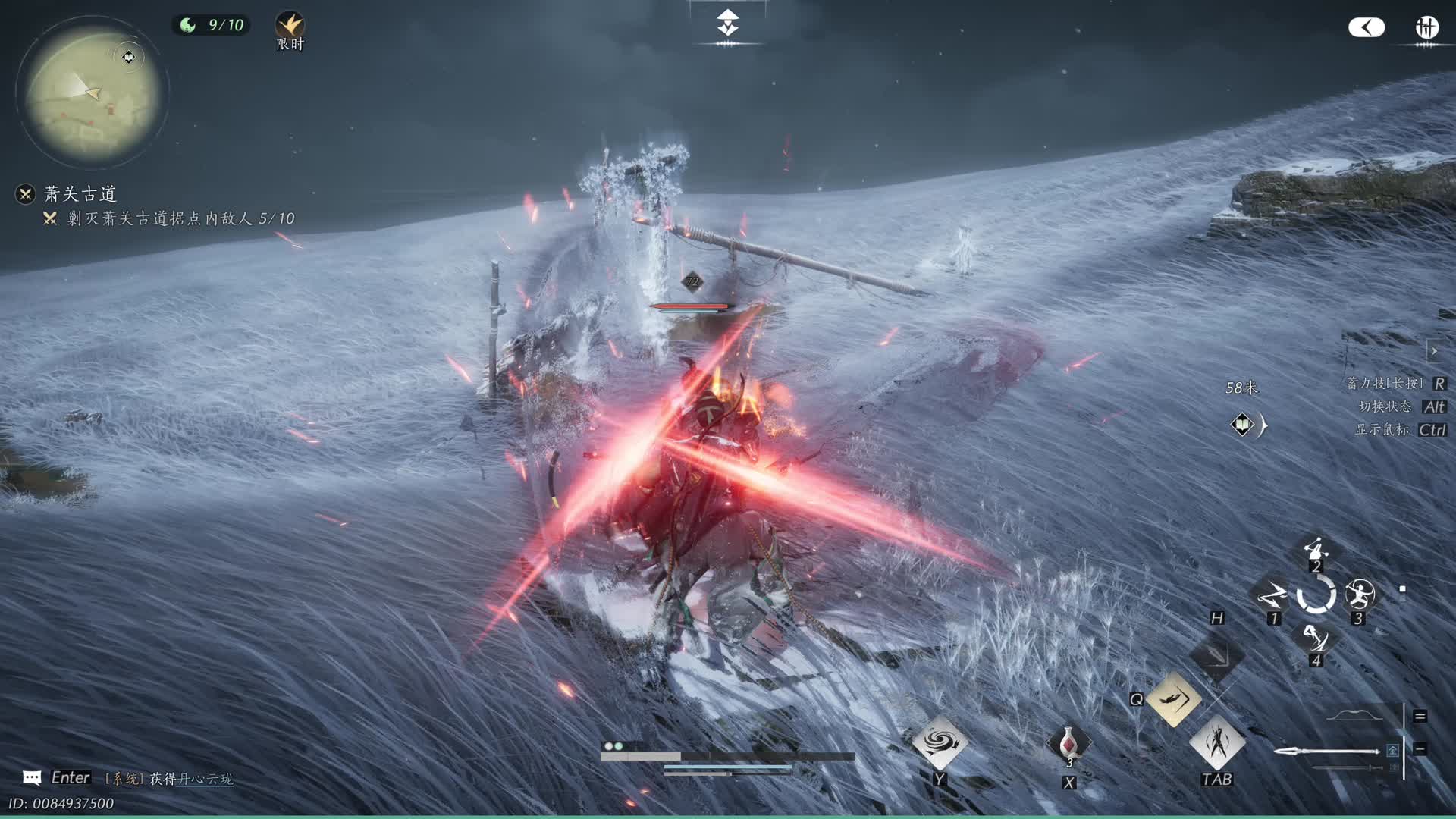
Task: Open the round main menu icon
Action: tap(1426, 28)
